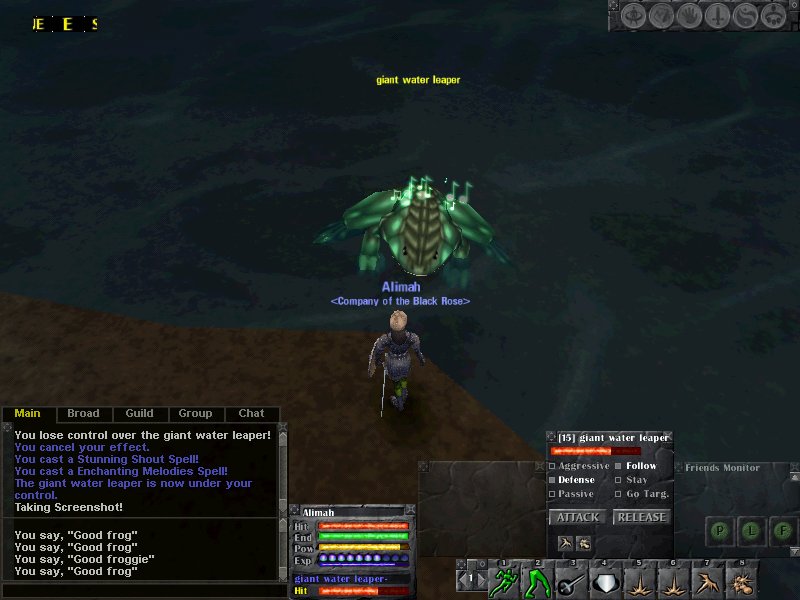Toggle the Follow pet command
Image resolution: width=800 pixels, height=600 pixels.
pos(620,466)
